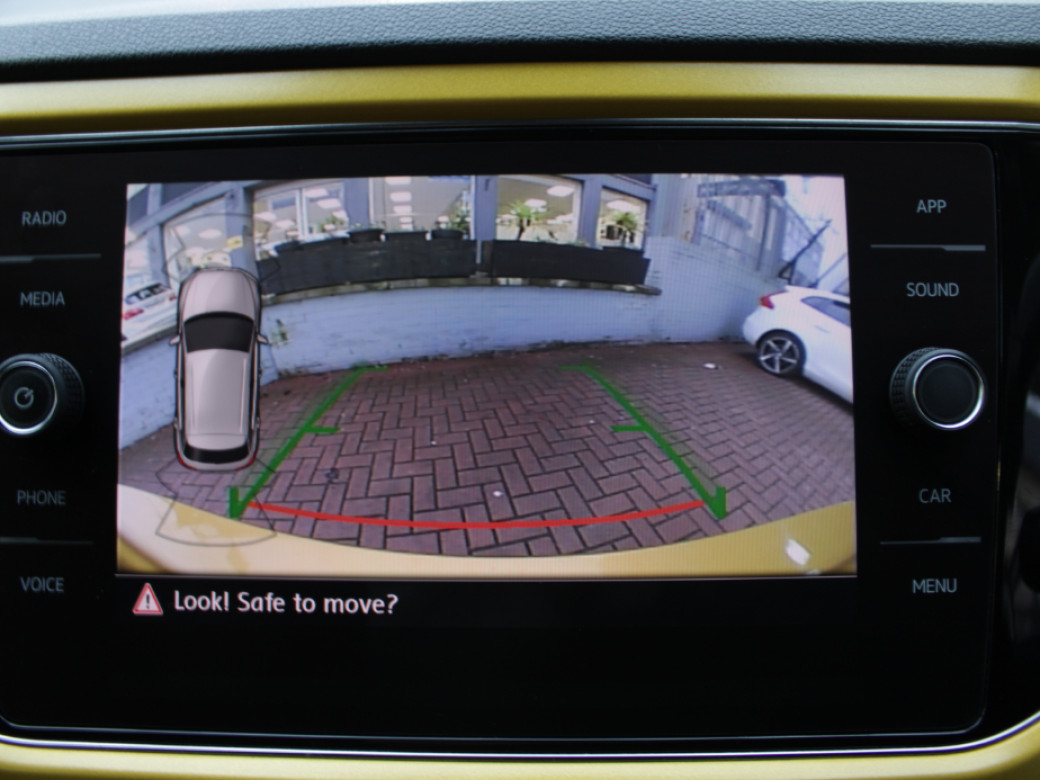Open the RADIO function
1040x780 pixels.
tap(44, 219)
